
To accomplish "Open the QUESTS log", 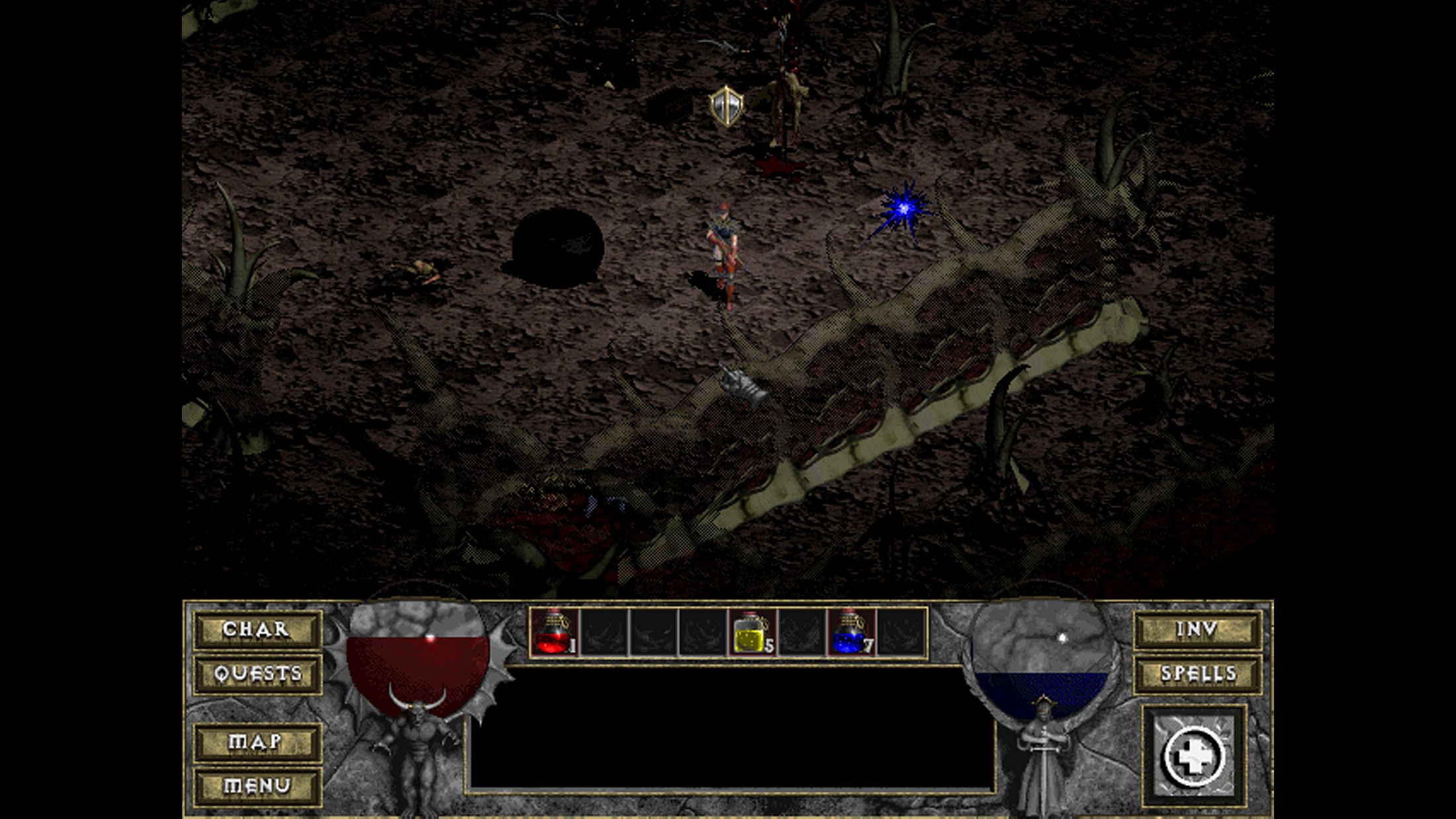I will [257, 674].
